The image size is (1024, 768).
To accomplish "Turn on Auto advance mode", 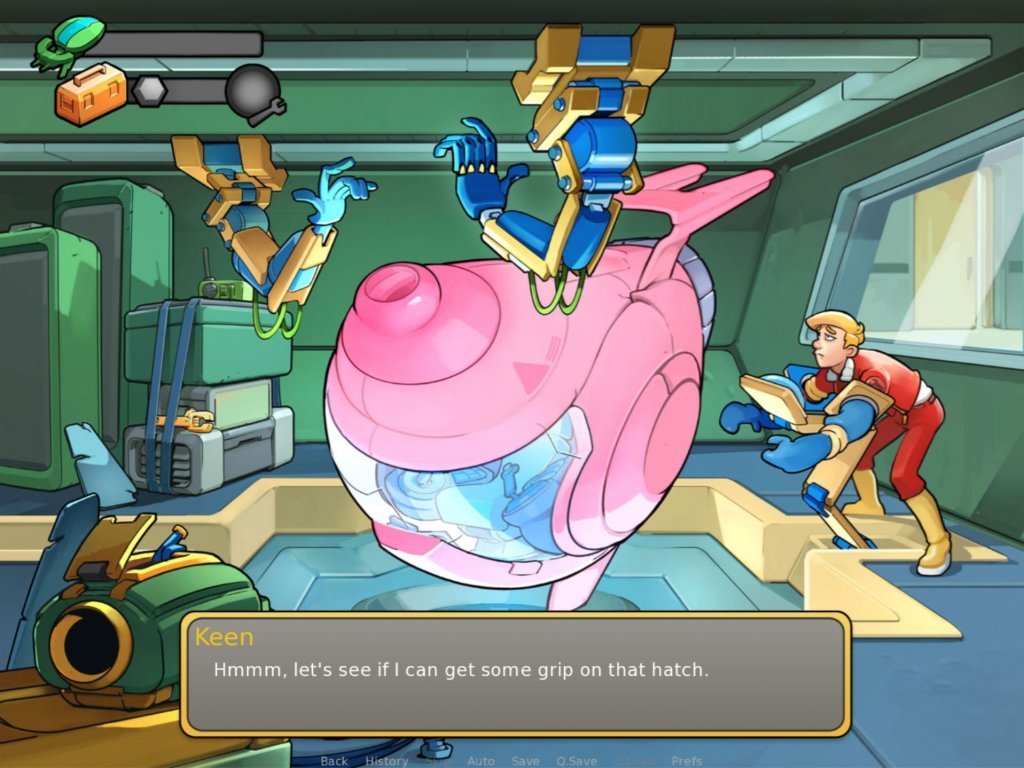I will click(481, 761).
